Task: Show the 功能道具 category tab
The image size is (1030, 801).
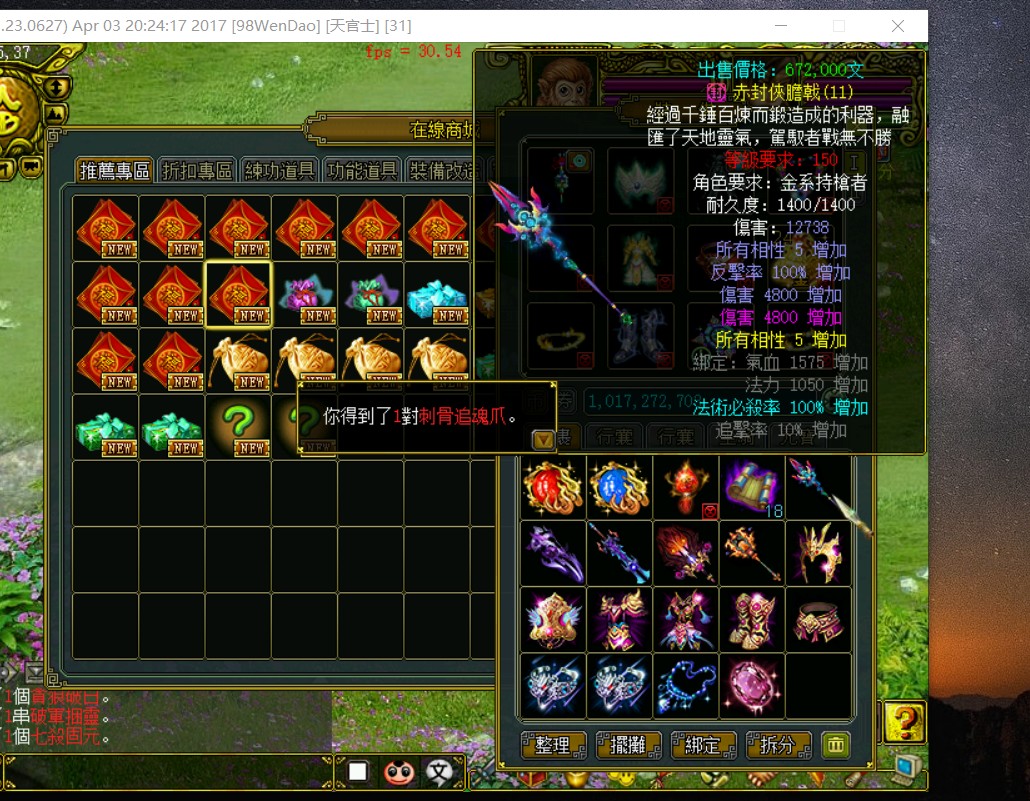Action: pyautogui.click(x=361, y=171)
